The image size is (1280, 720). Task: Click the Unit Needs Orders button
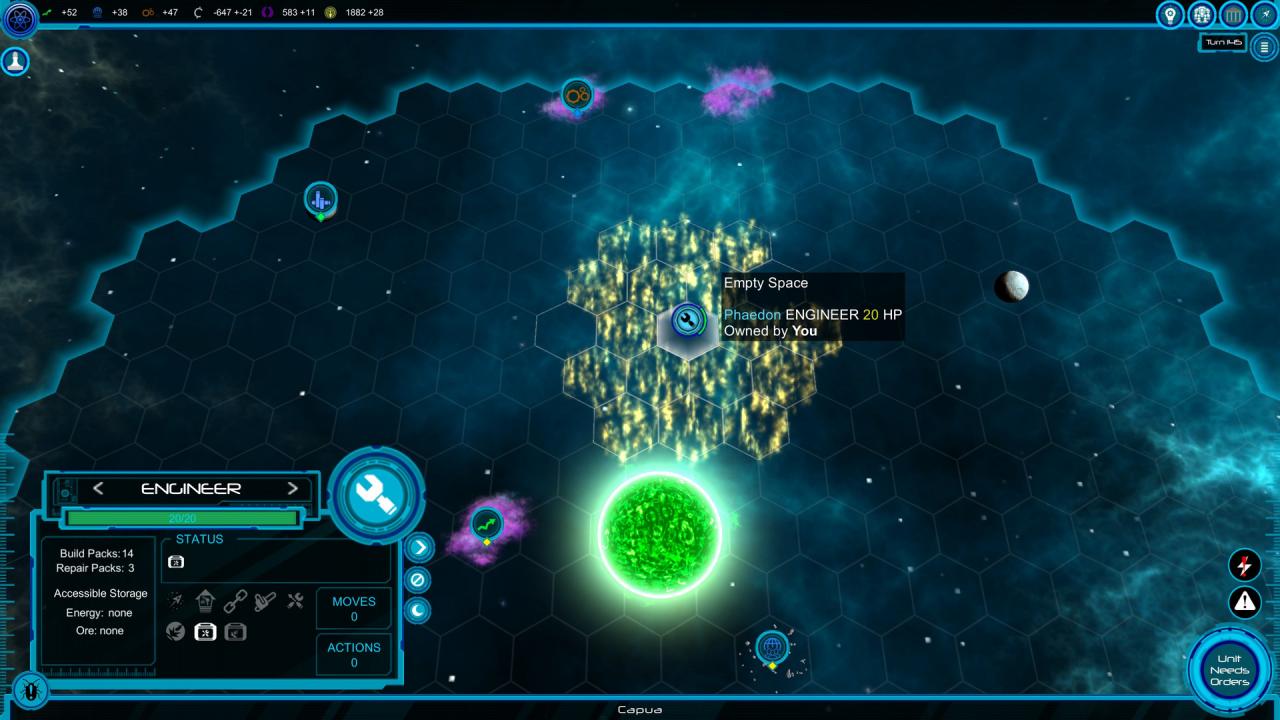1228,670
